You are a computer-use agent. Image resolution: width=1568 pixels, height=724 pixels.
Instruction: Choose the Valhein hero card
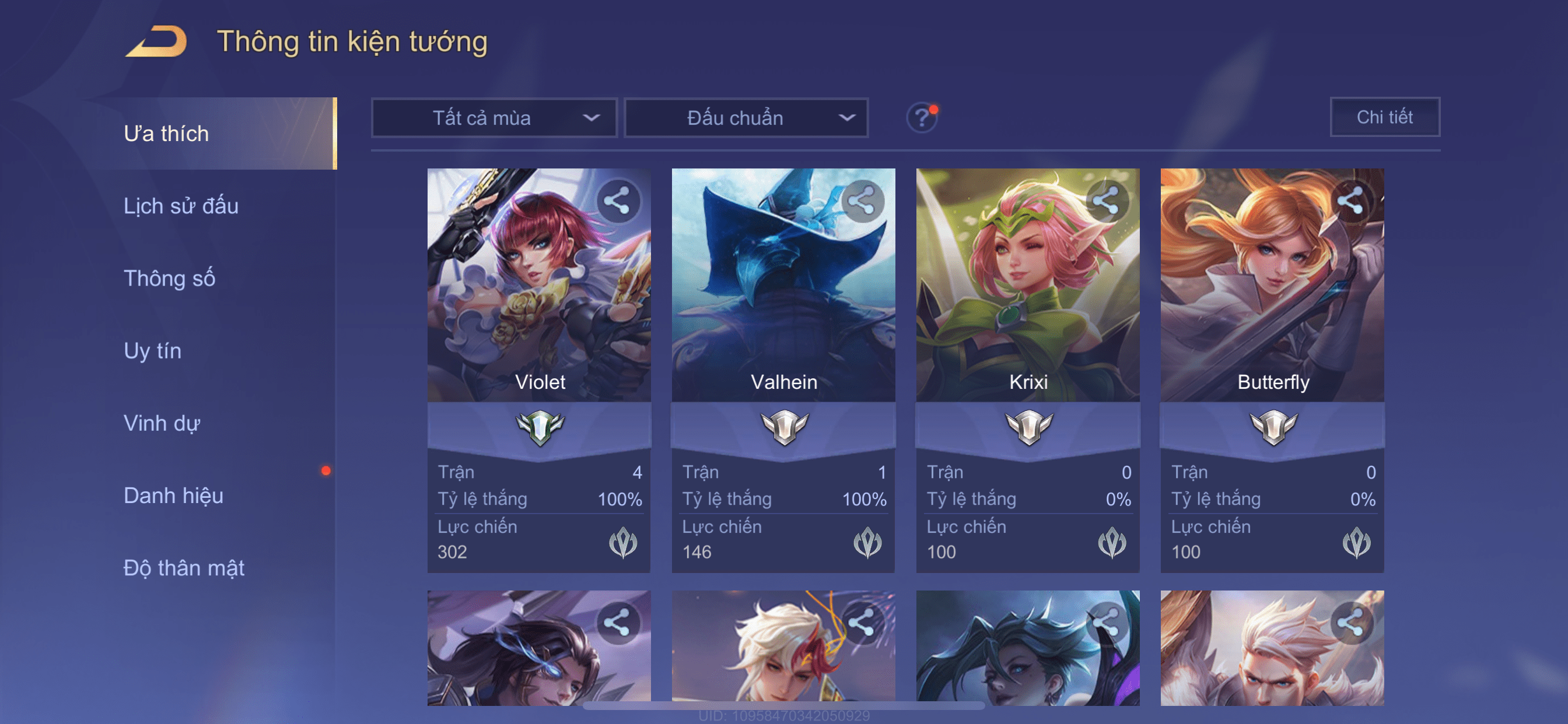[x=783, y=292]
